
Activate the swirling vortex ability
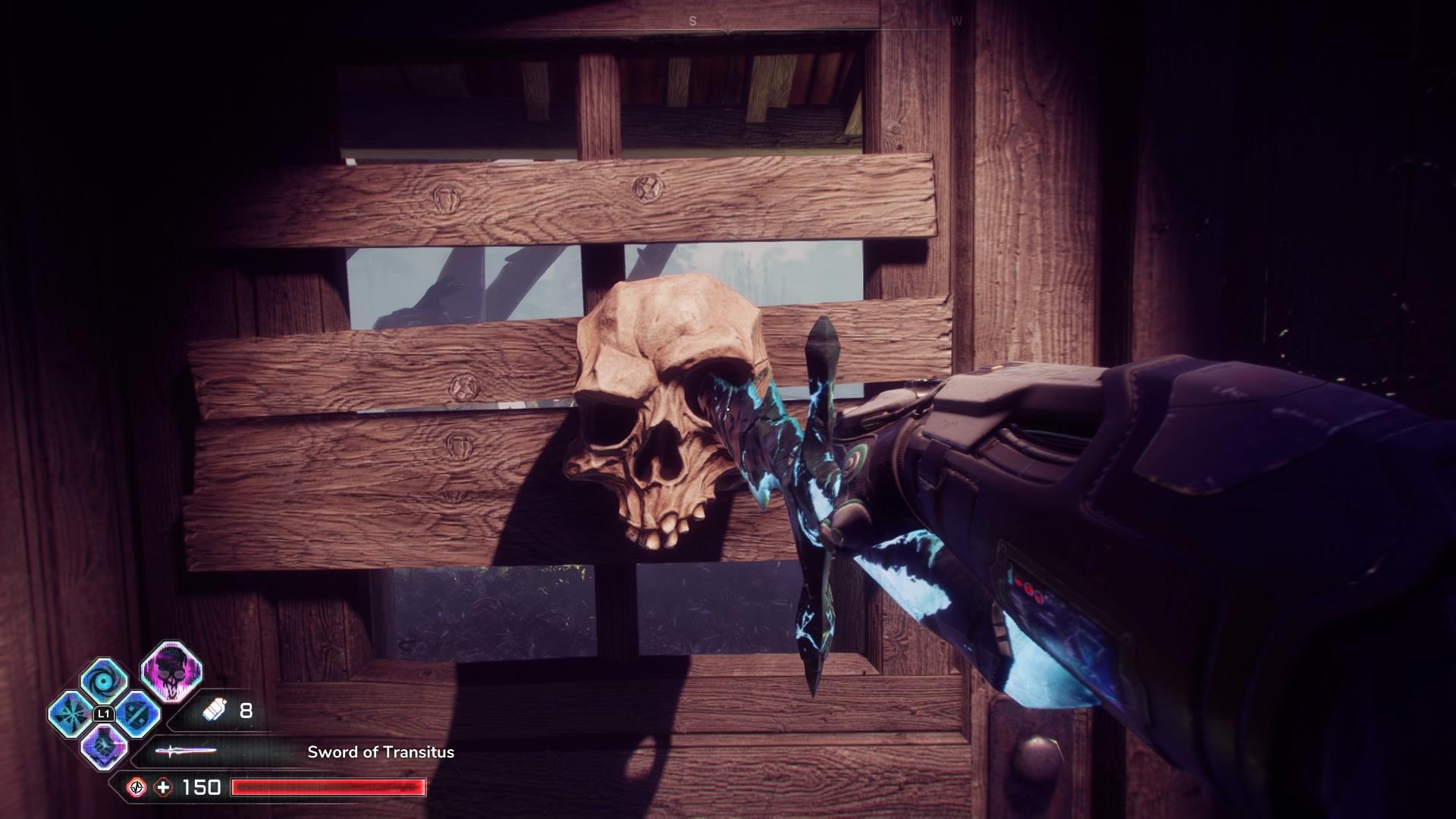click(103, 679)
